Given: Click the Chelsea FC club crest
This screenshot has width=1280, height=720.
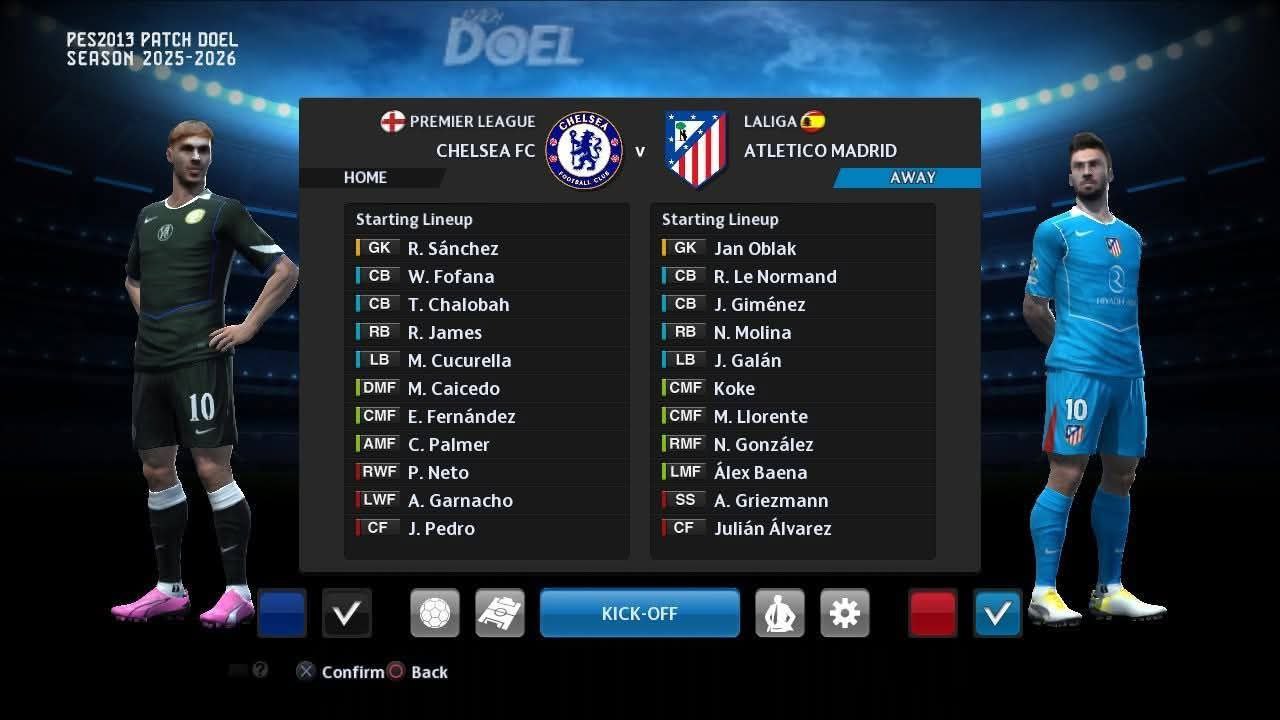Looking at the screenshot, I should 584,150.
